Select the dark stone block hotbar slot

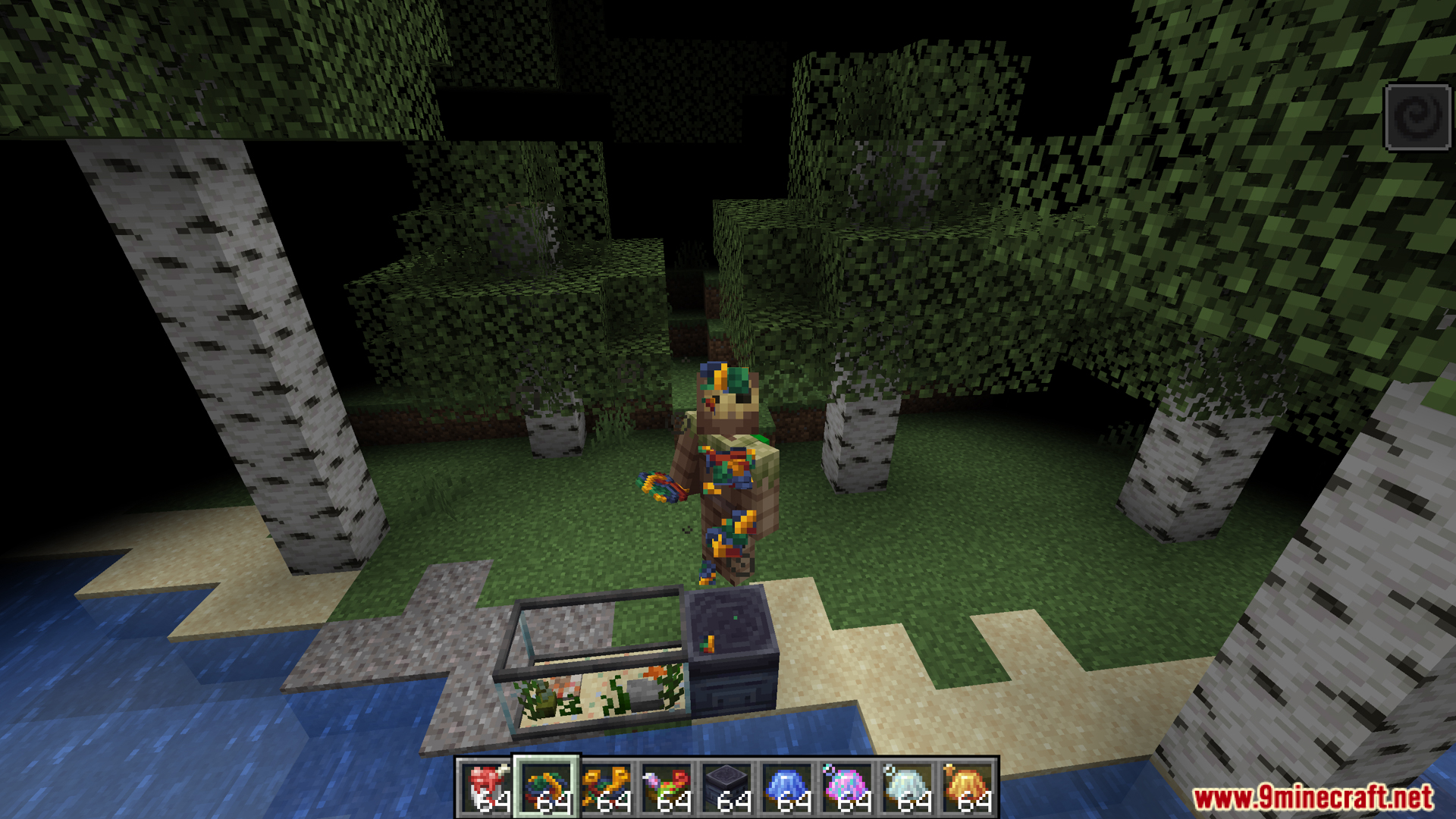point(727,788)
